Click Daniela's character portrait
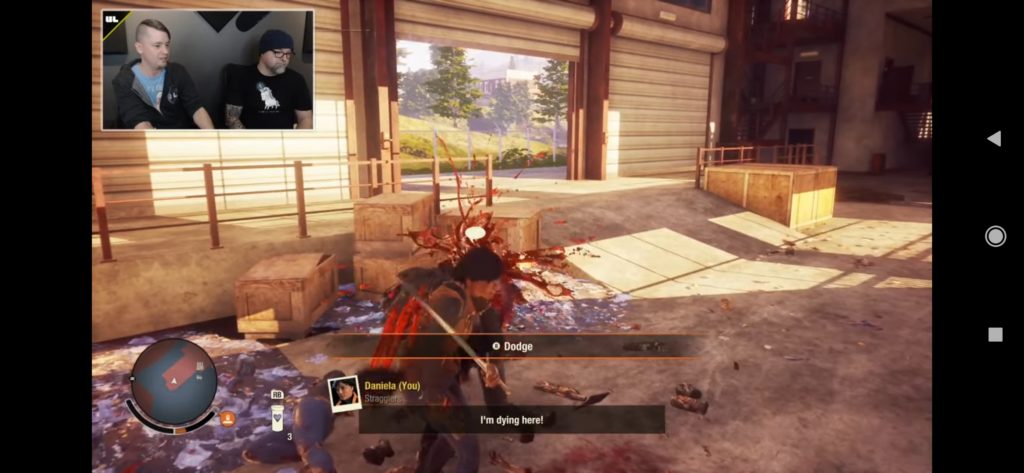1024x473 pixels. pos(344,393)
